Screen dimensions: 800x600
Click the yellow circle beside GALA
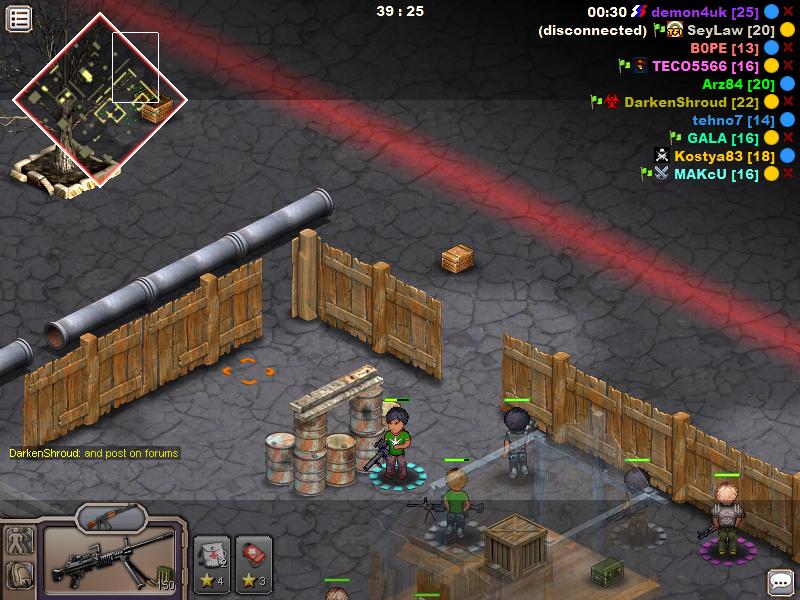tap(772, 138)
